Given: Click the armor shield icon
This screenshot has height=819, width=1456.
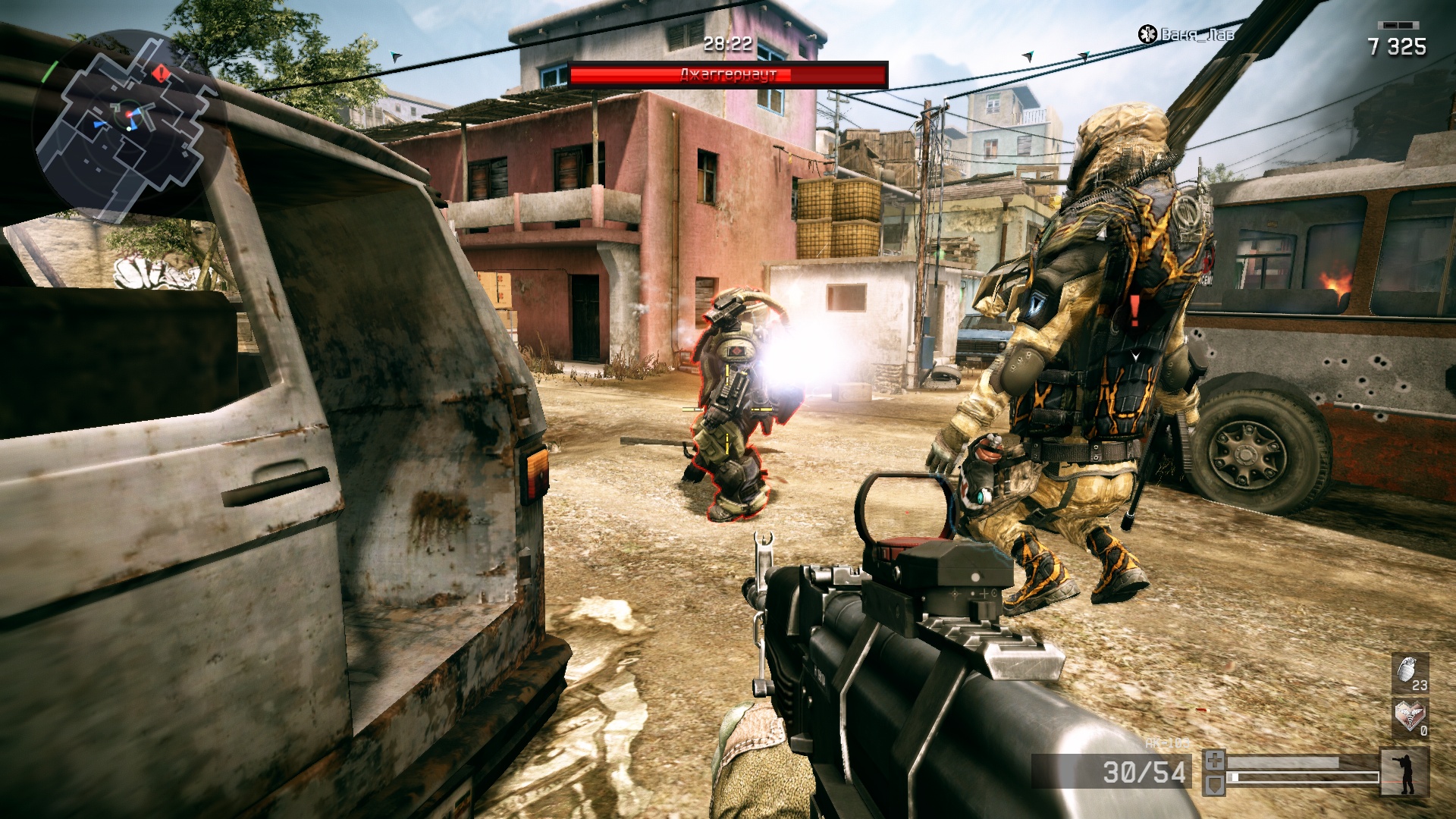Looking at the screenshot, I should [1214, 783].
